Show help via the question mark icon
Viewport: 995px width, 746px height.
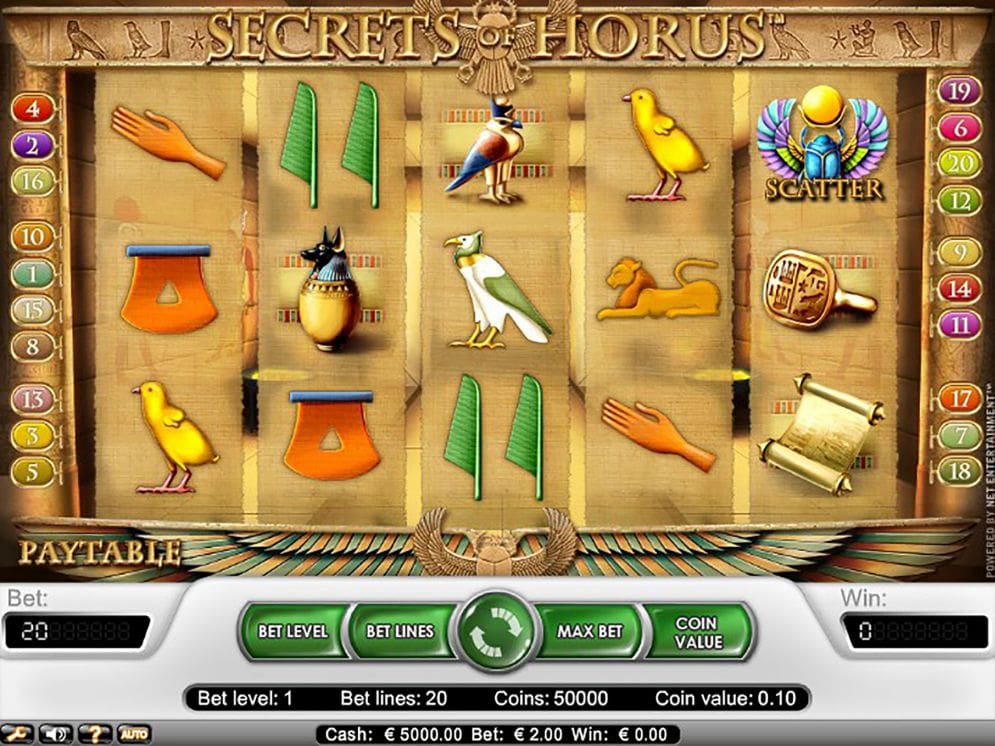click(94, 734)
